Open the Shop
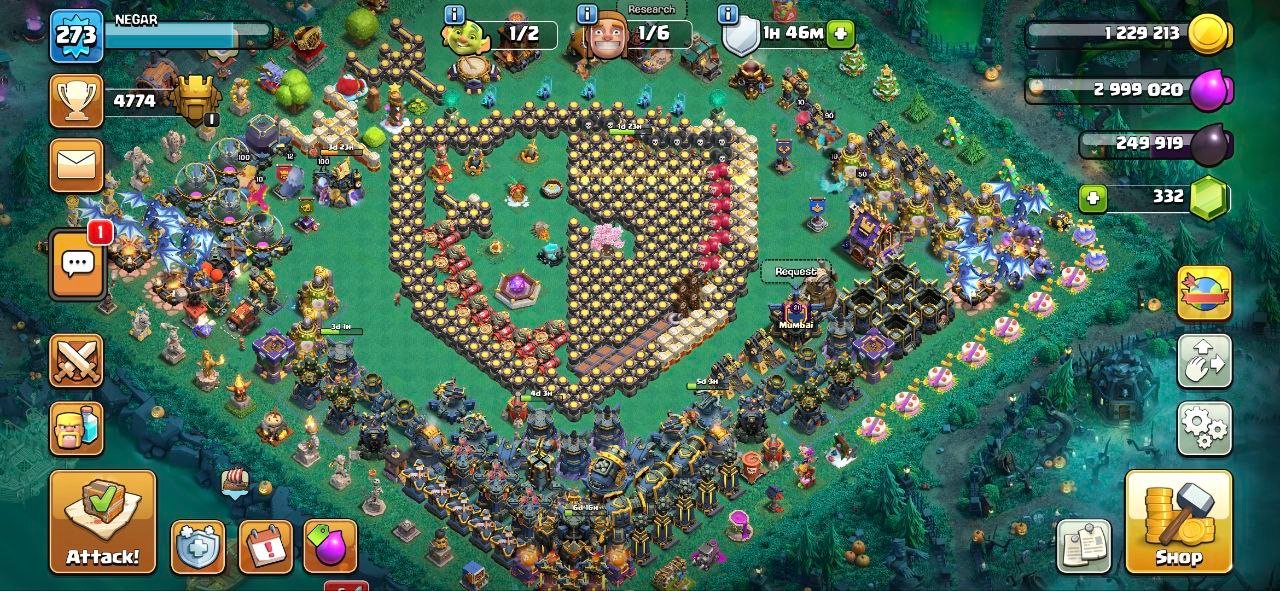1280x591 pixels. coord(1178,522)
